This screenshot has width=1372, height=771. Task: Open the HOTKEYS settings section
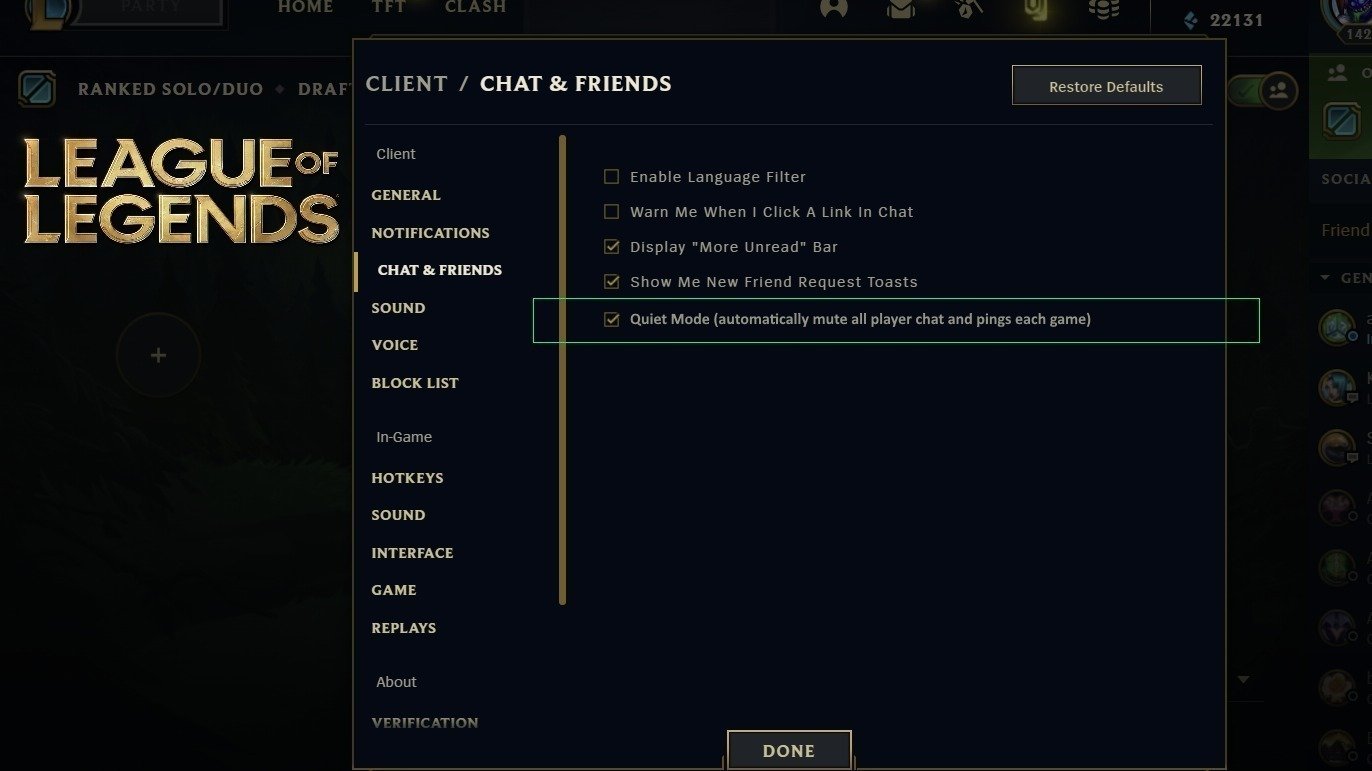tap(407, 478)
